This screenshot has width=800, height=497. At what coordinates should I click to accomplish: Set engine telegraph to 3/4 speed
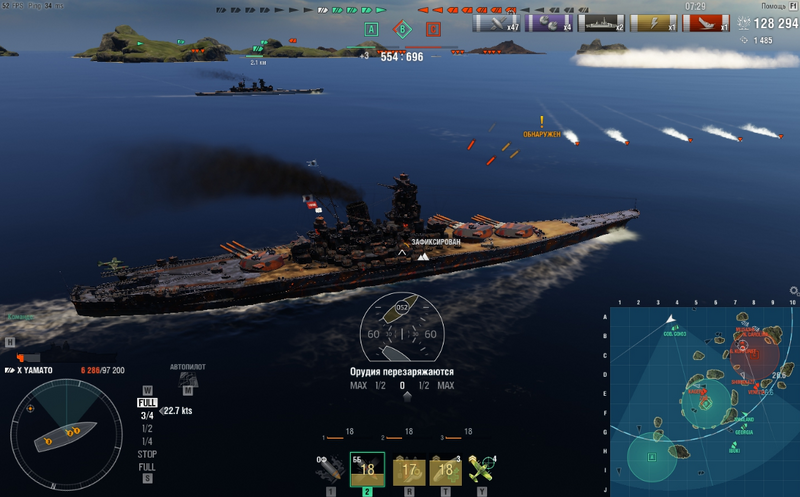147,415
